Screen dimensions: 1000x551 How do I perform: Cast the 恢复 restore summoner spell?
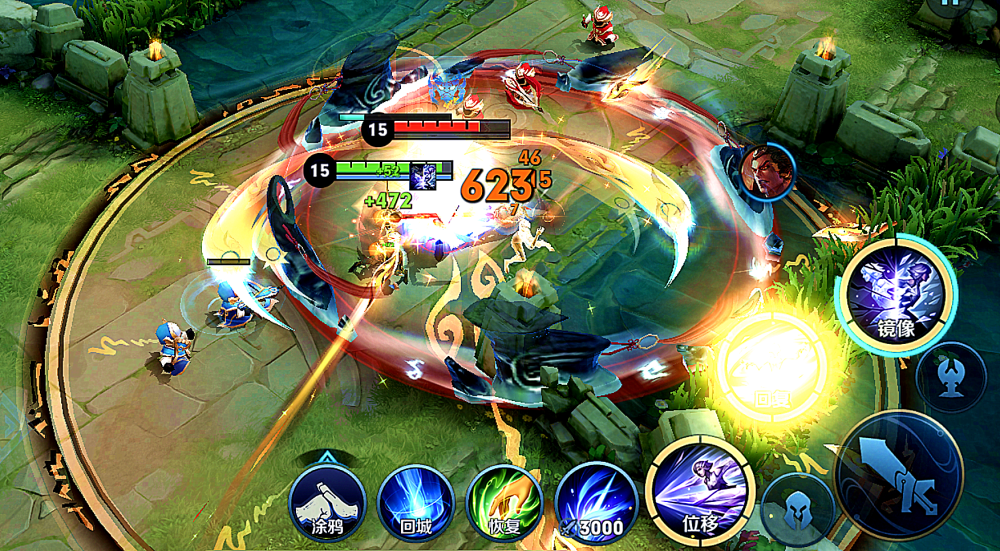(504, 503)
